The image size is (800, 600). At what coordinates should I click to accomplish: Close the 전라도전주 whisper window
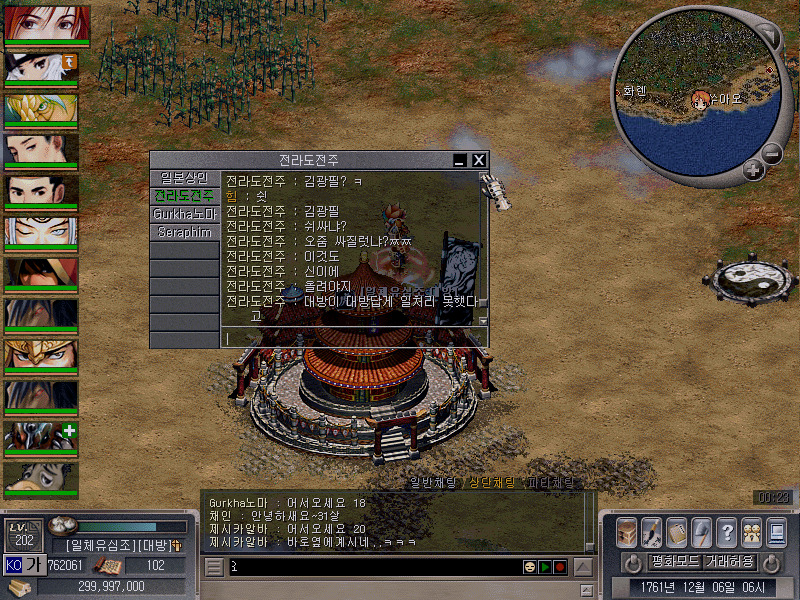point(479,160)
